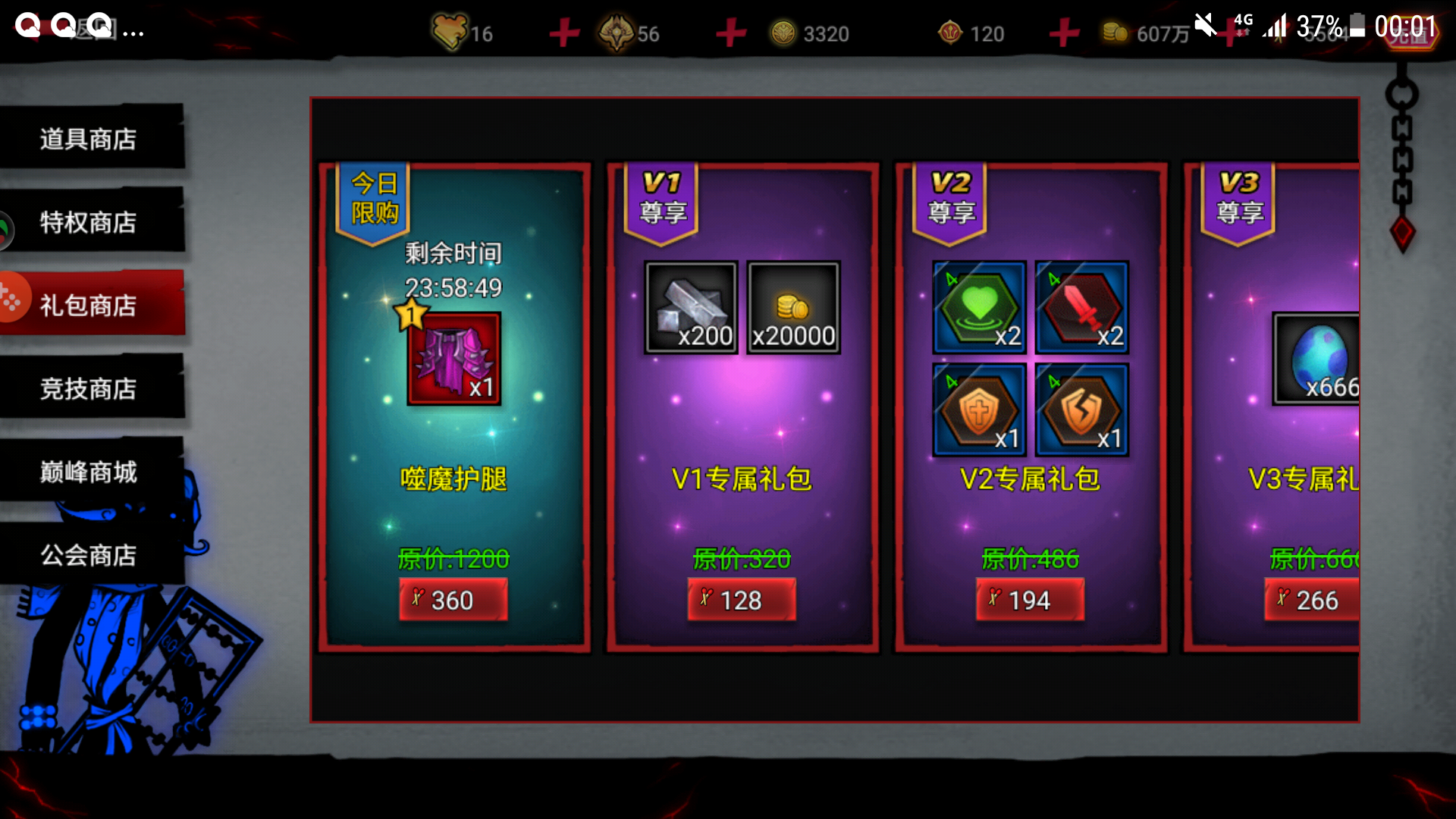Click the orange shield gem x1 icon
1456x819 pixels.
979,409
